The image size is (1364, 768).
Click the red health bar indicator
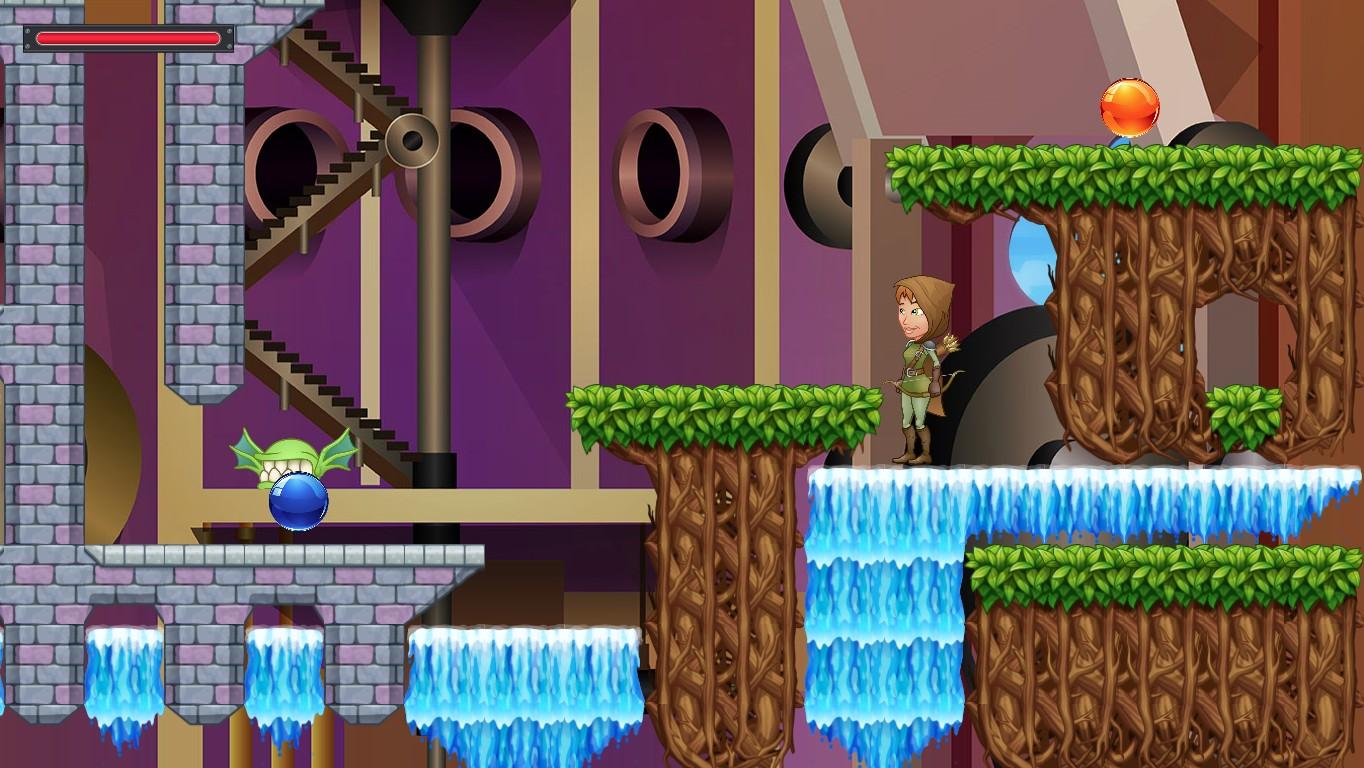(129, 38)
